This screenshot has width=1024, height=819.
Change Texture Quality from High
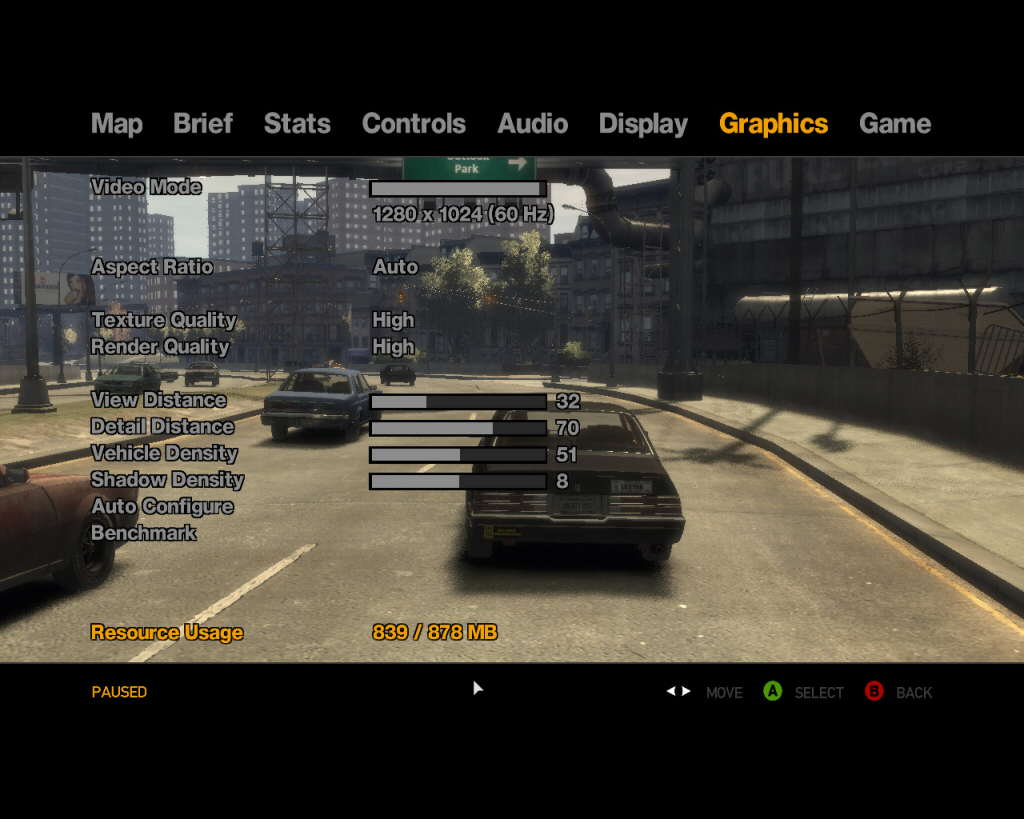[x=393, y=320]
